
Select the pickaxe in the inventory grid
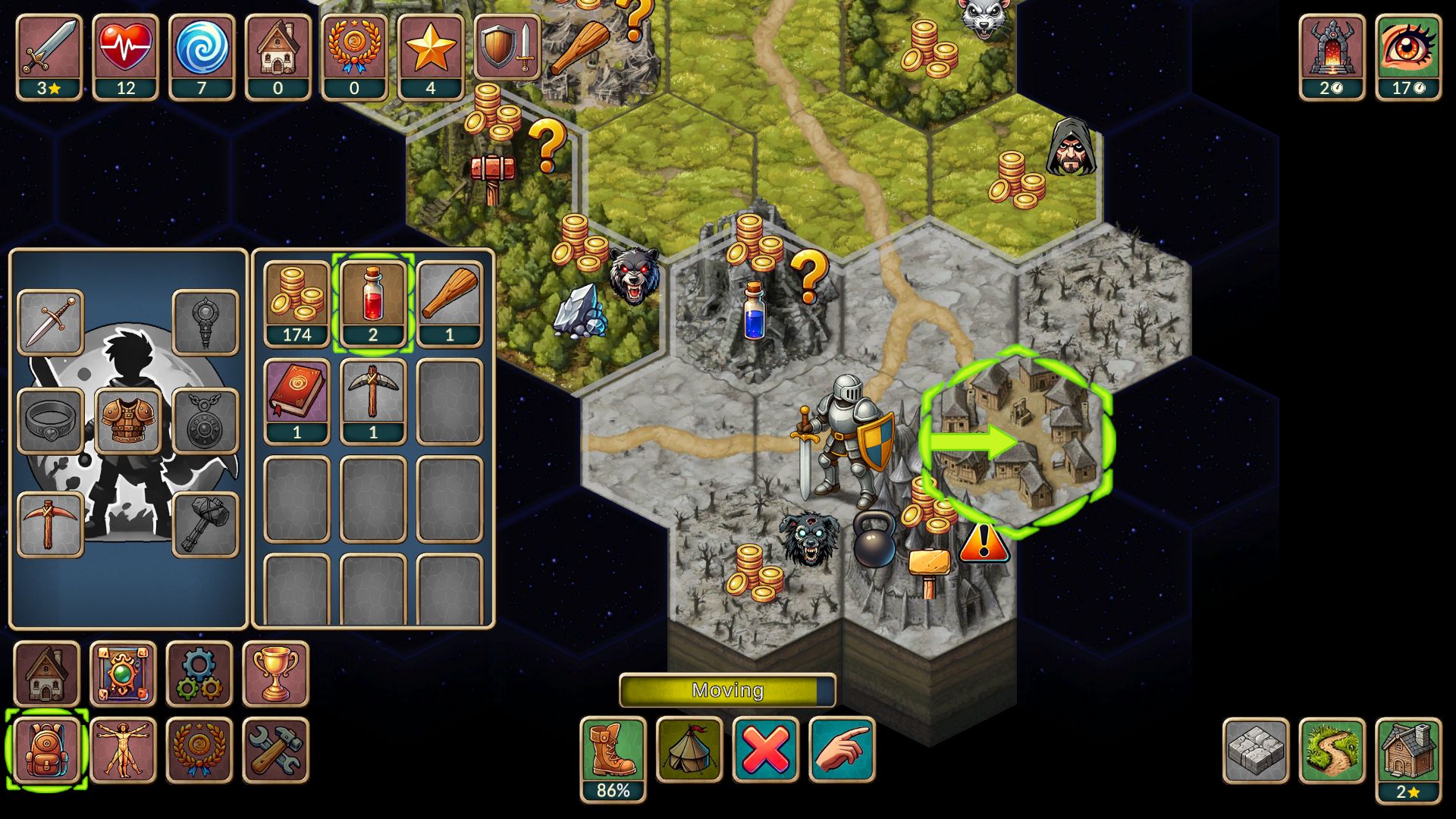click(x=373, y=400)
